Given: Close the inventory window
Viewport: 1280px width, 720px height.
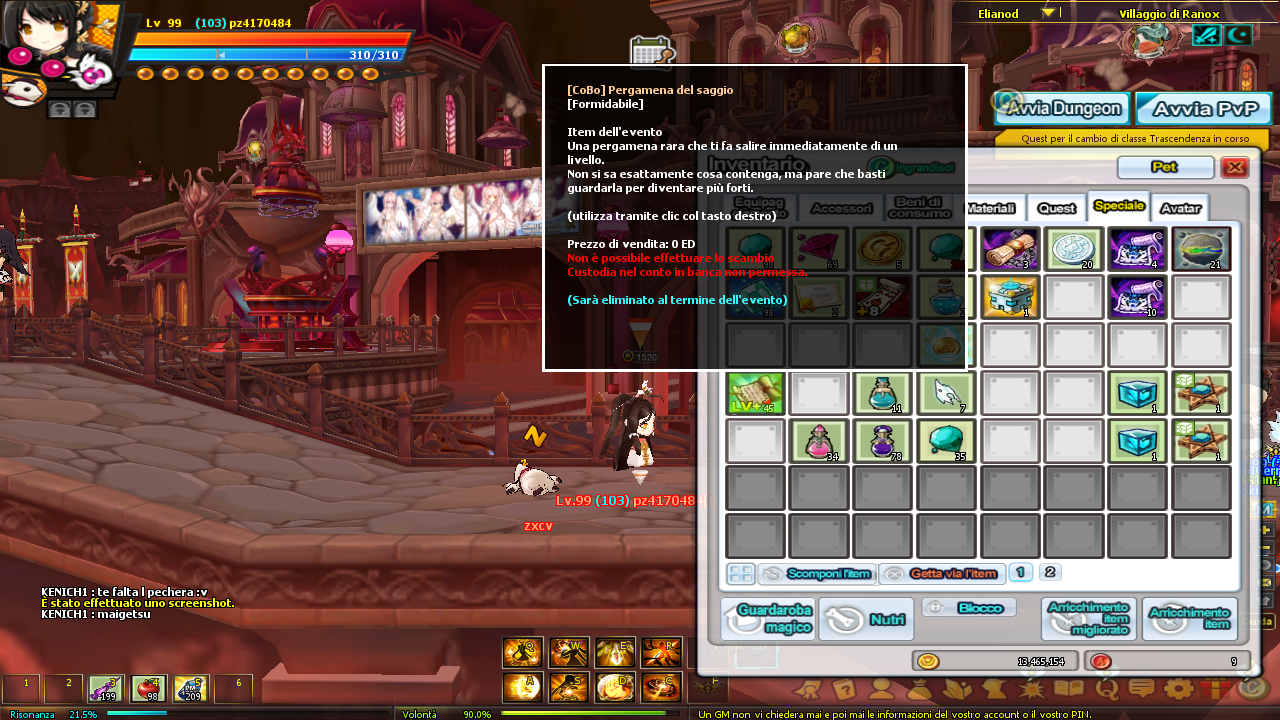Looking at the screenshot, I should click(1235, 167).
